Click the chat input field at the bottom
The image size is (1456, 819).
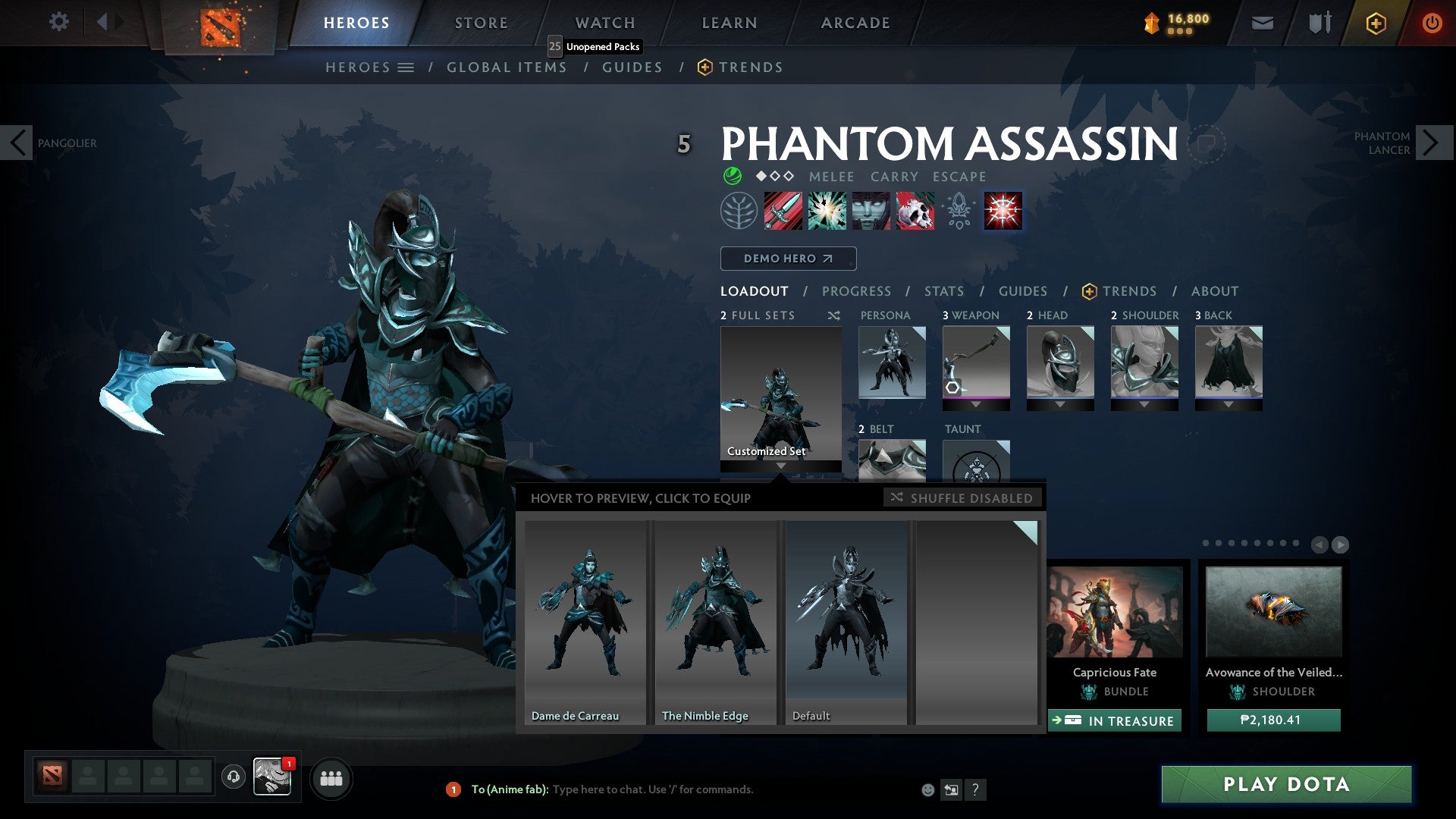click(682, 789)
